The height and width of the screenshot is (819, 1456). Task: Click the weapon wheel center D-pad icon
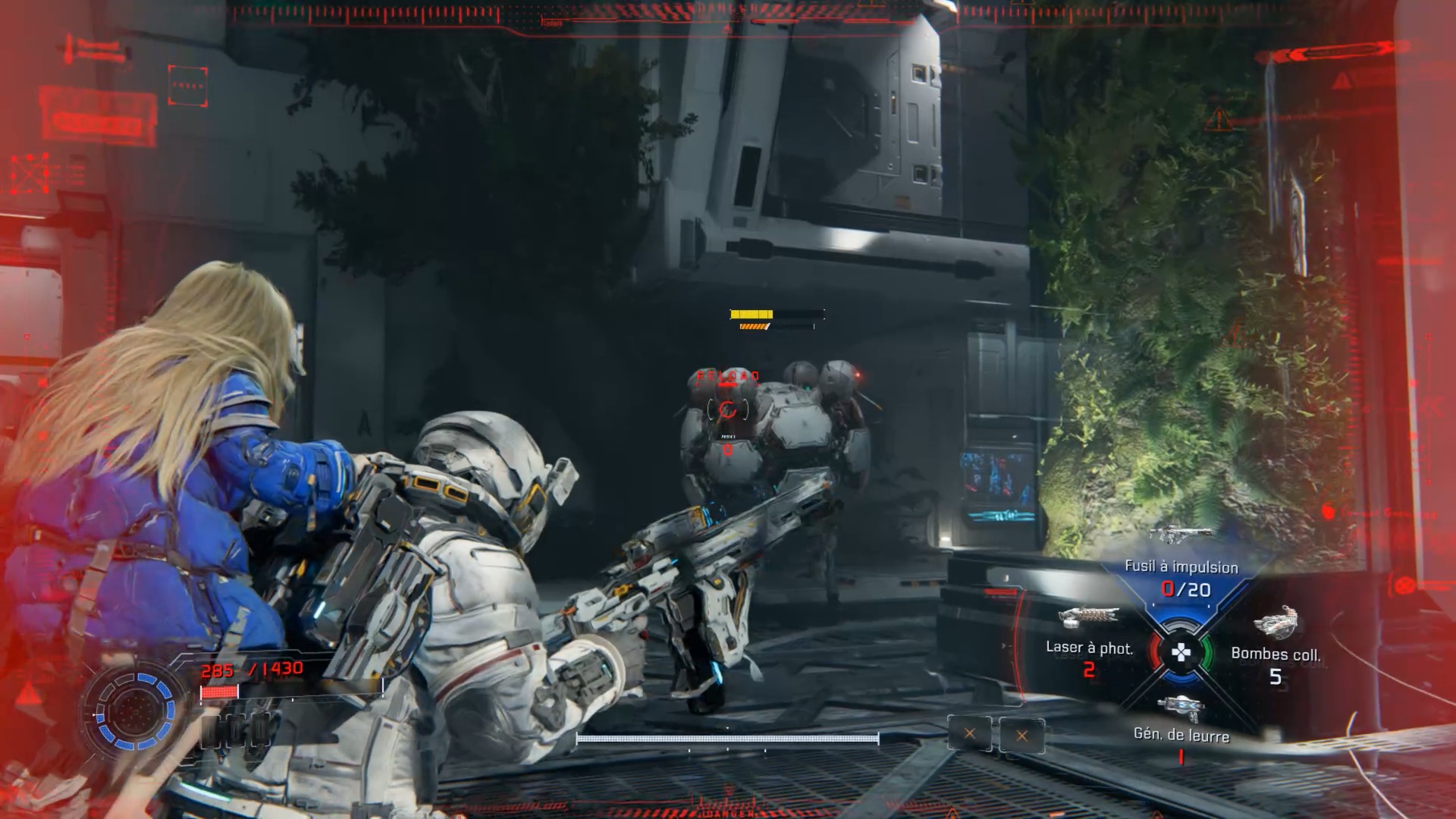(x=1181, y=652)
